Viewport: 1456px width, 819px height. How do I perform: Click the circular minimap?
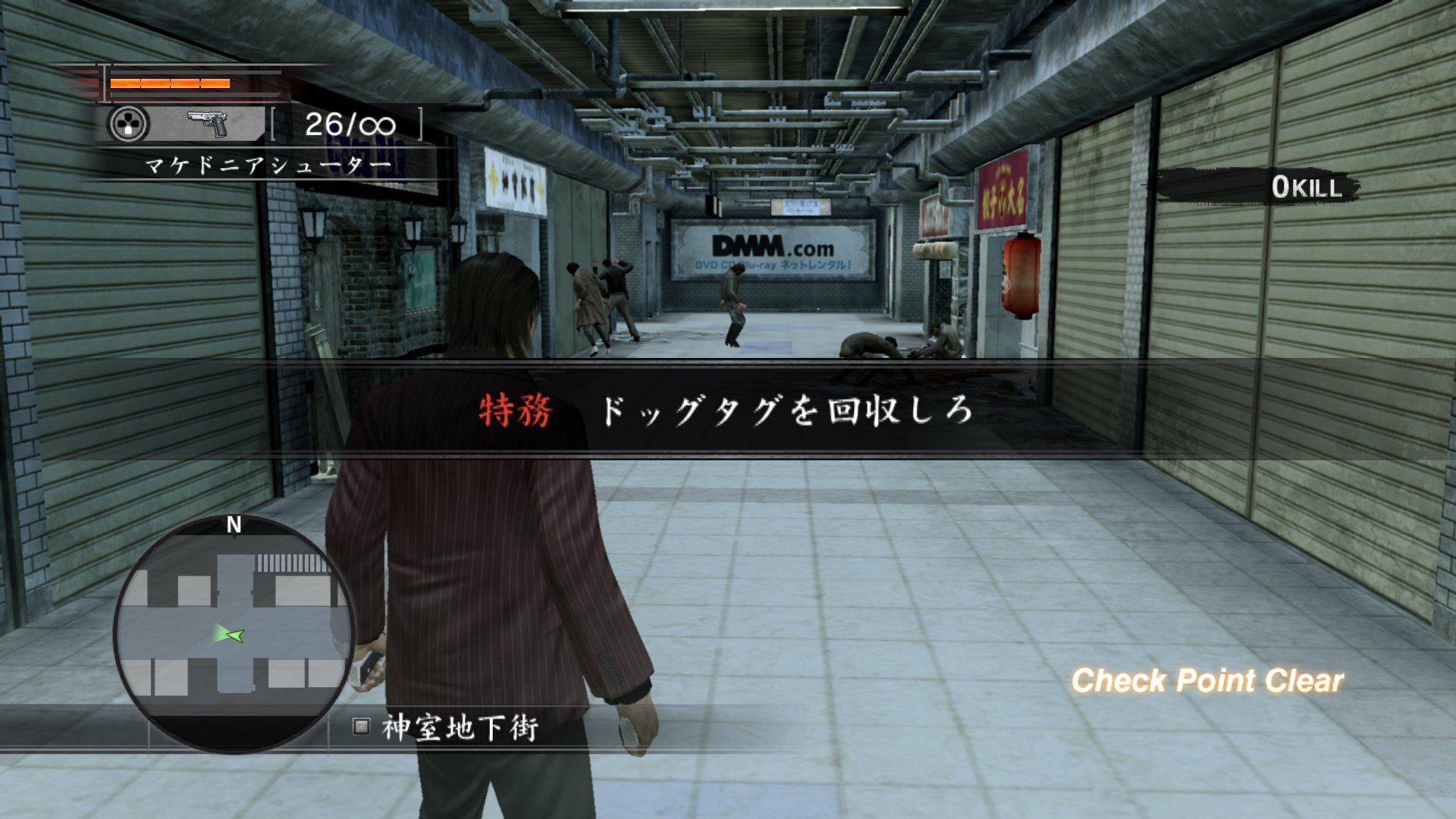[x=233, y=635]
